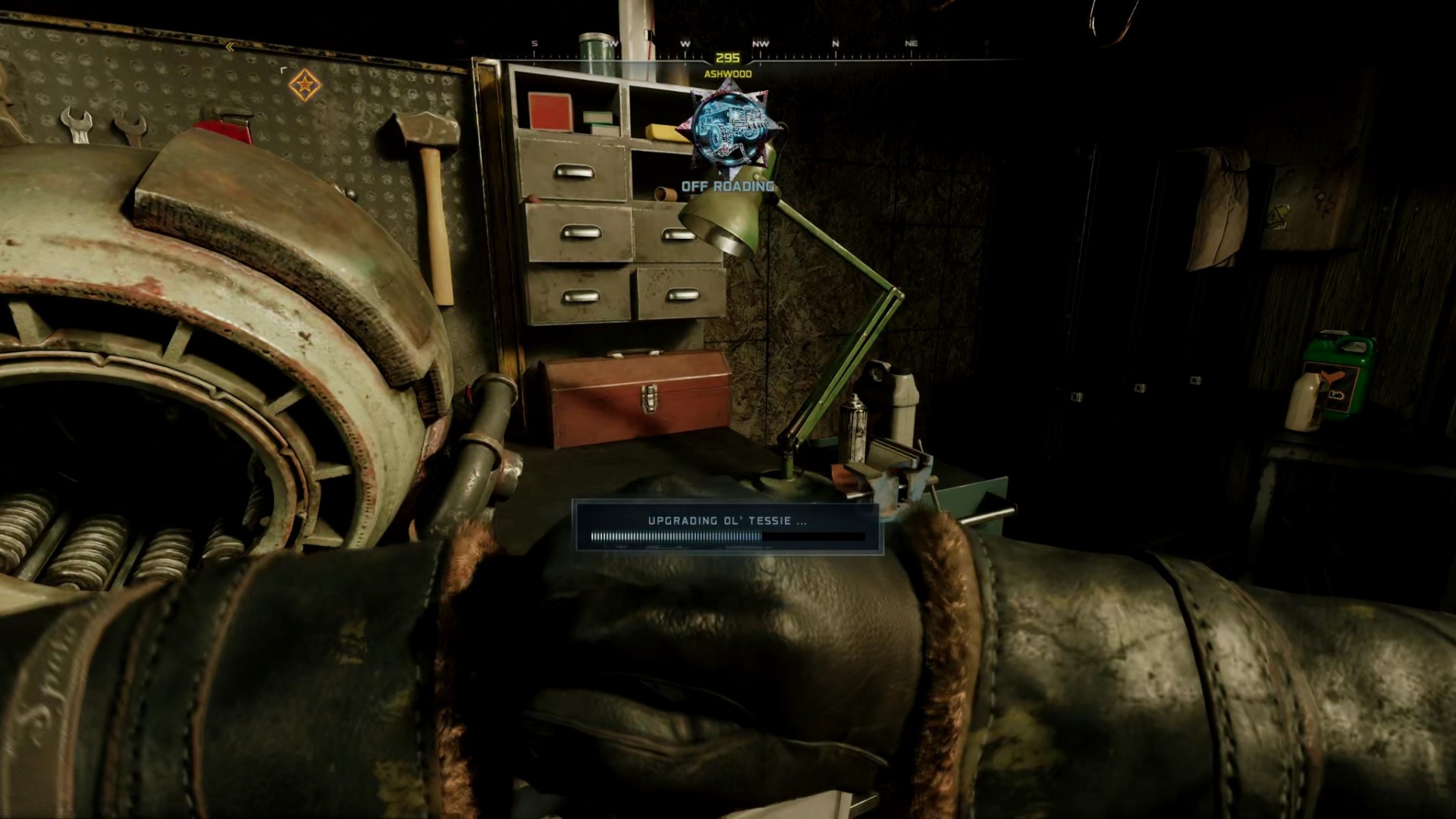Click the S marker on the compass
1456x819 pixels.
coord(534,43)
